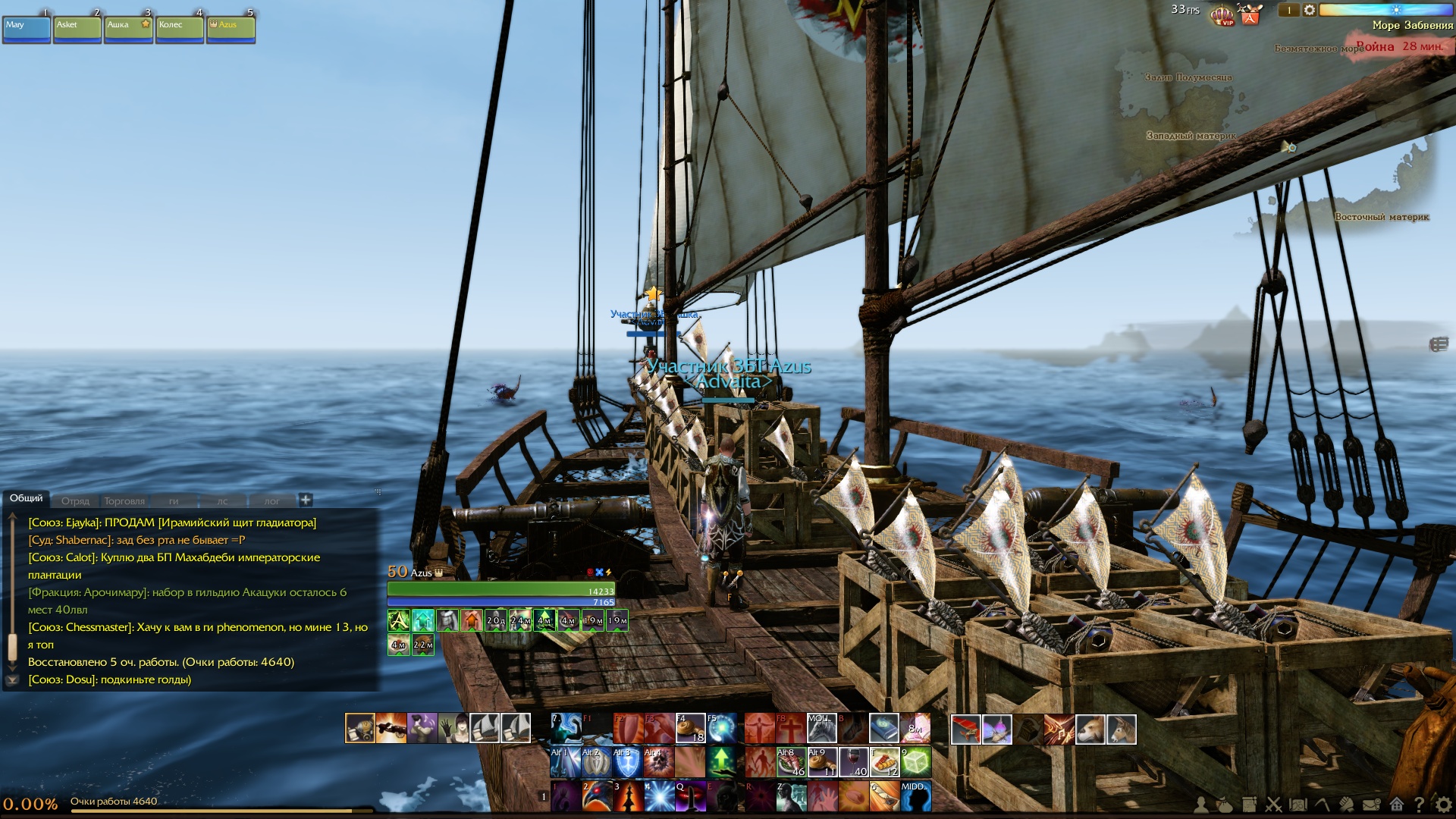Open the minimap settings gear

1310,10
